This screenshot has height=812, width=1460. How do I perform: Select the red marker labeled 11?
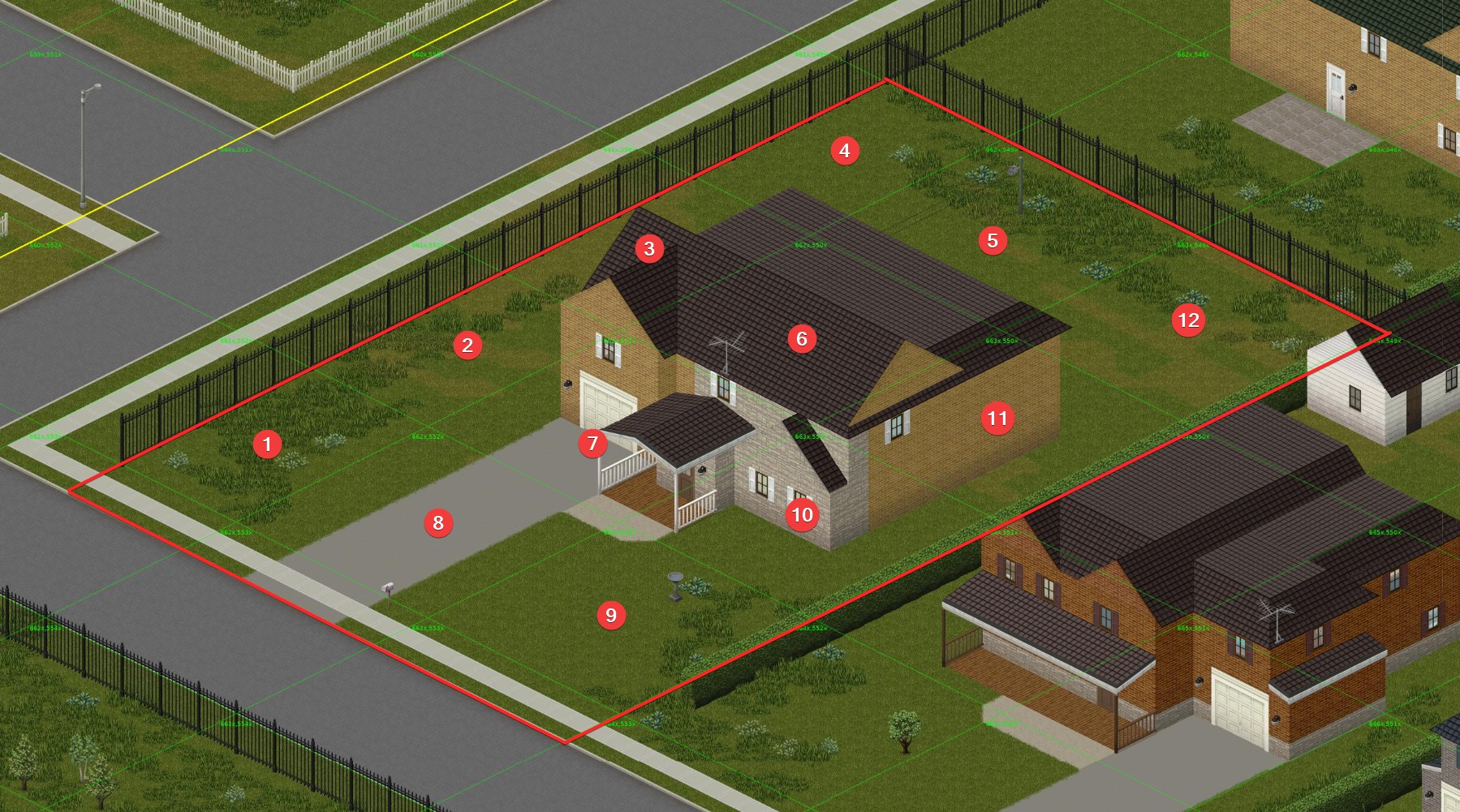click(997, 419)
